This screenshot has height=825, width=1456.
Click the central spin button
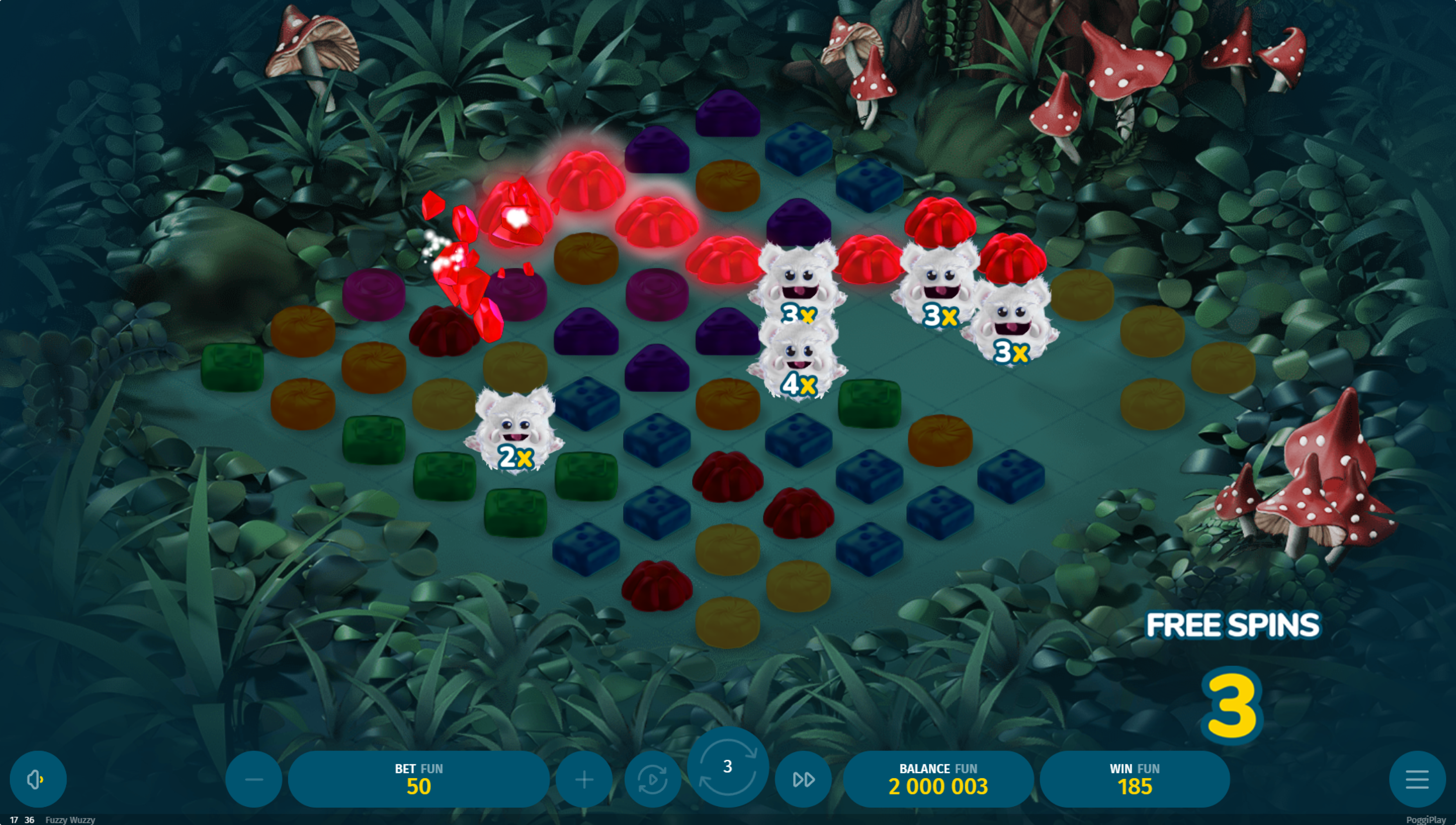(x=728, y=767)
